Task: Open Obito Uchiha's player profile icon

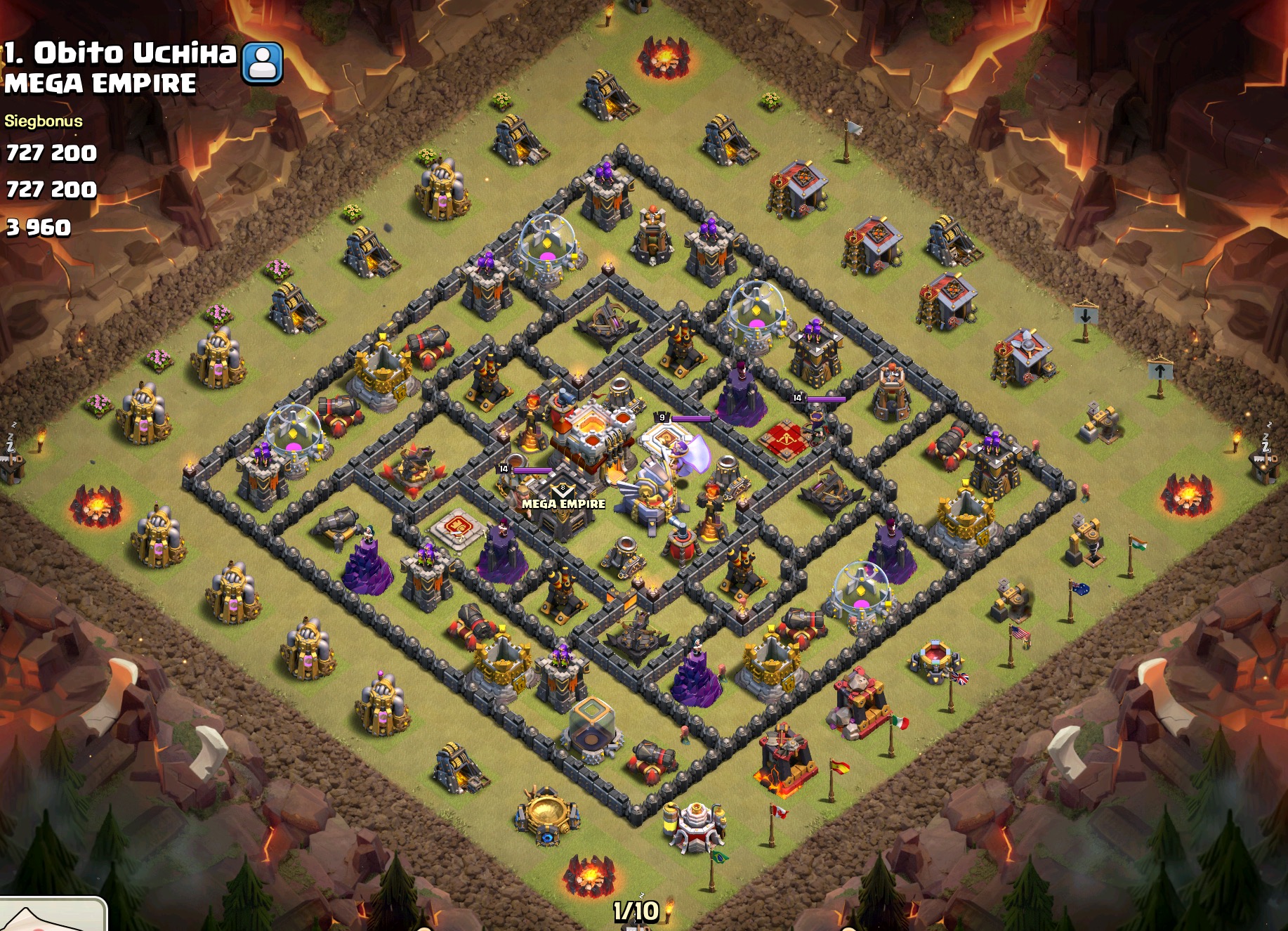Action: [x=263, y=63]
